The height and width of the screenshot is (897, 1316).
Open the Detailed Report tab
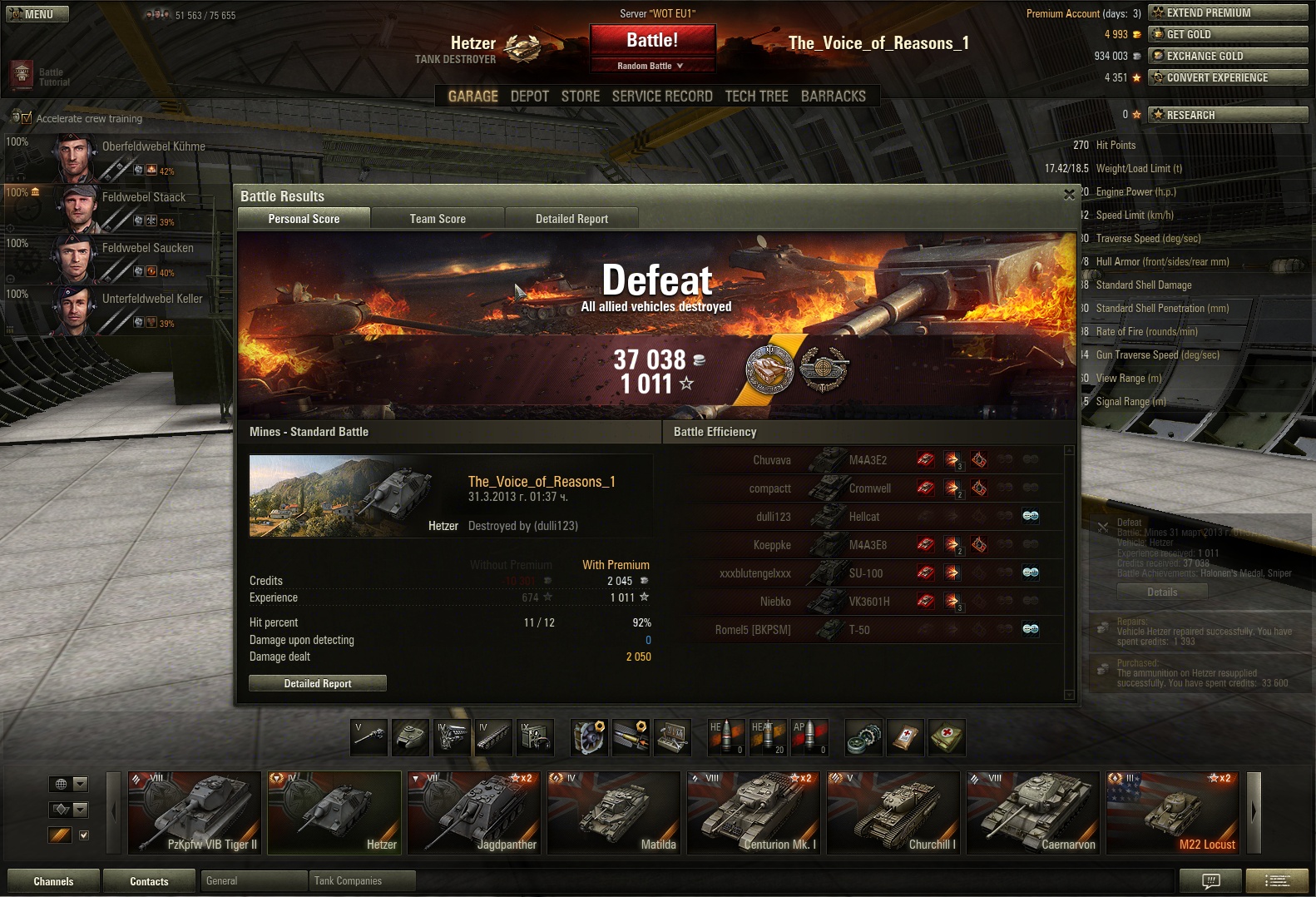571,219
